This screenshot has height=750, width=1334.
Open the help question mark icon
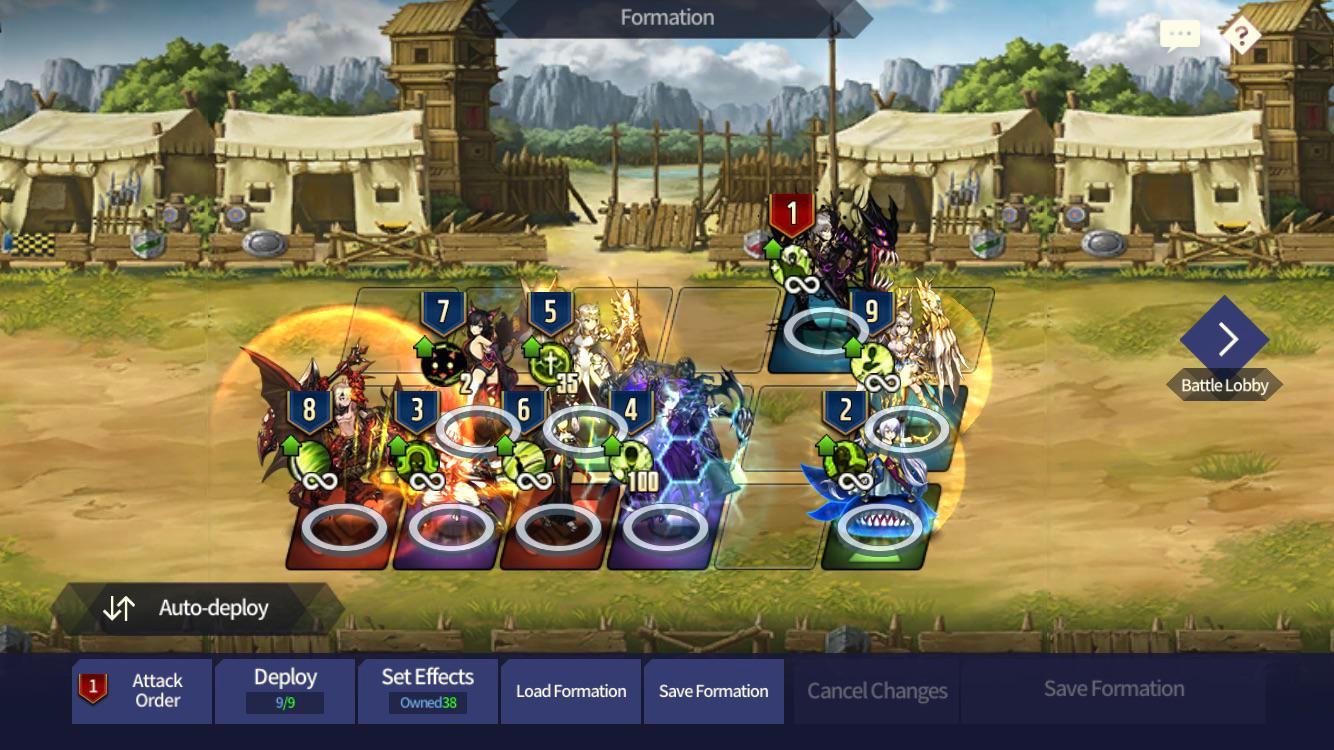(x=1240, y=36)
